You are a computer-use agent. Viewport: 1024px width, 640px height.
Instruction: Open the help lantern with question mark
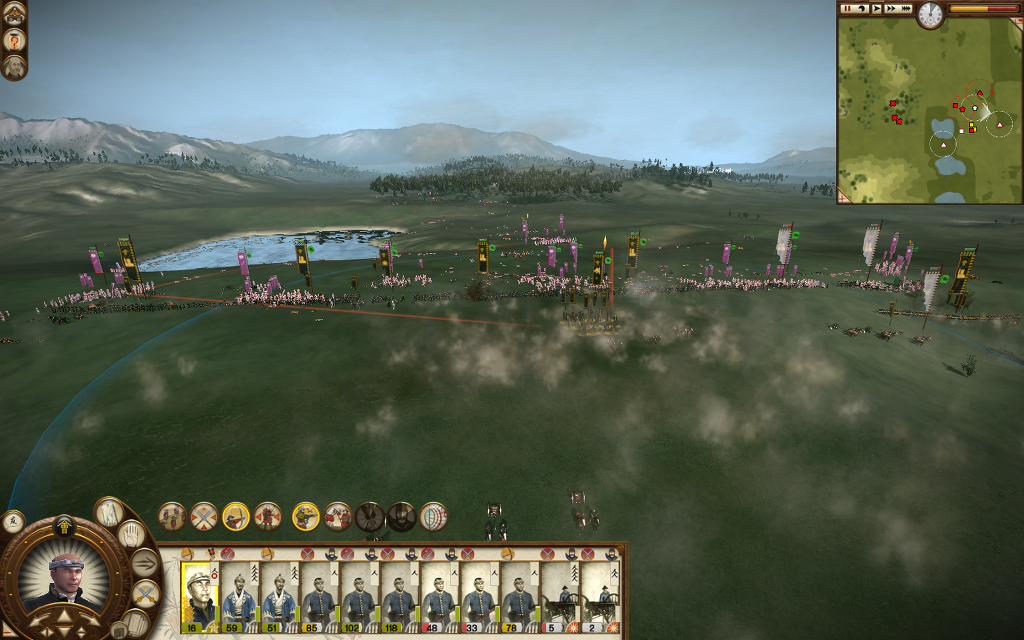point(14,40)
